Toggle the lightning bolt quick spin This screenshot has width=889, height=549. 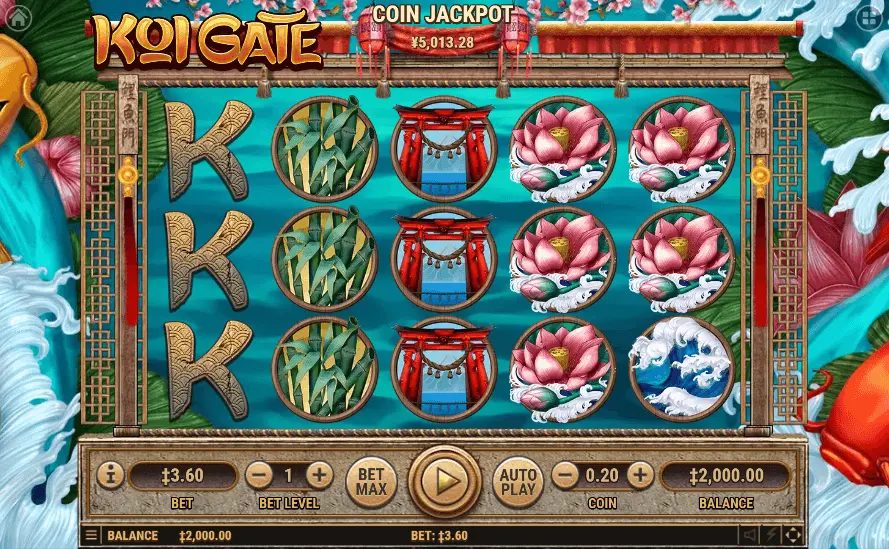772,535
